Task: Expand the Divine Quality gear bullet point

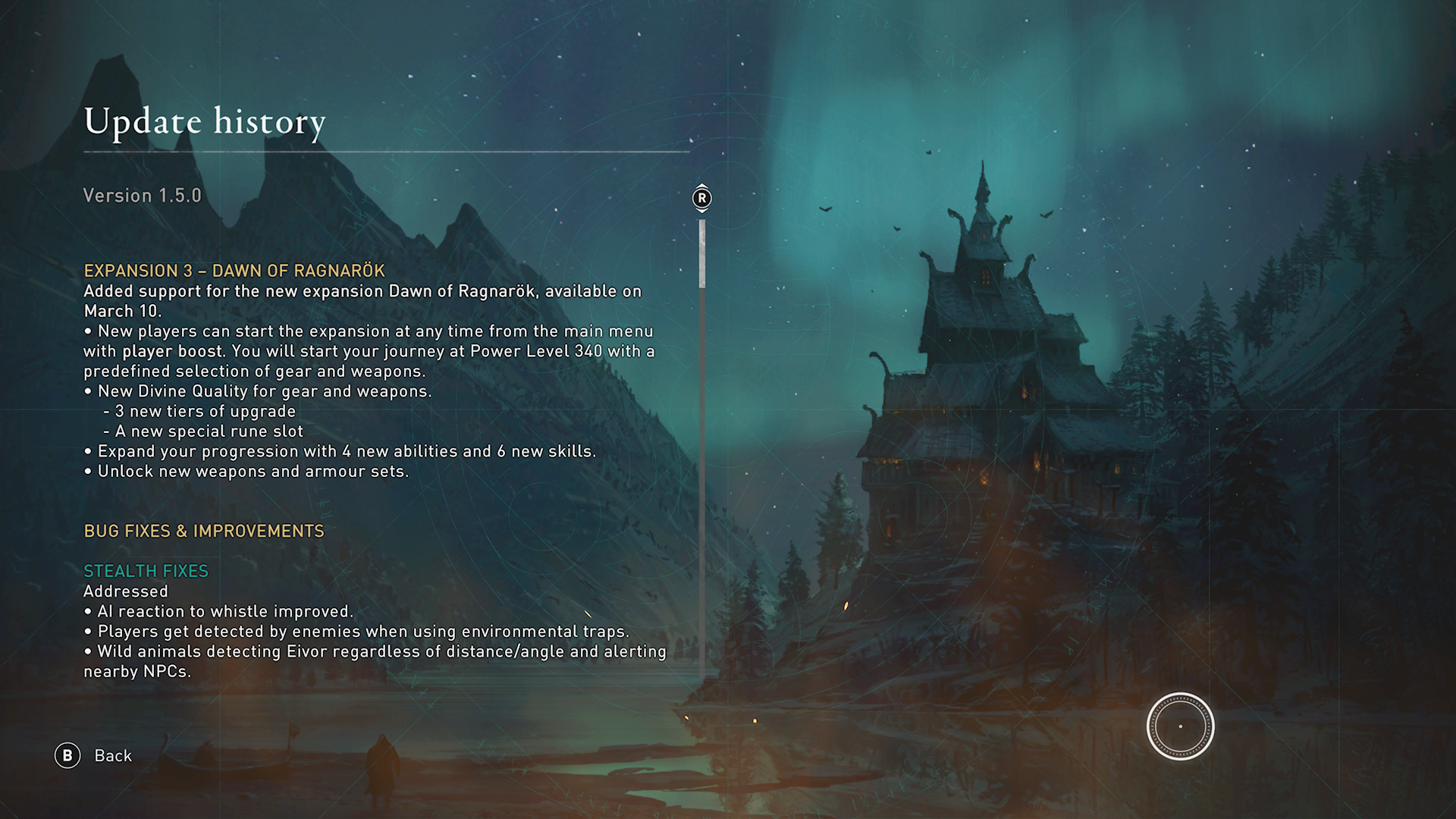Action: click(258, 391)
